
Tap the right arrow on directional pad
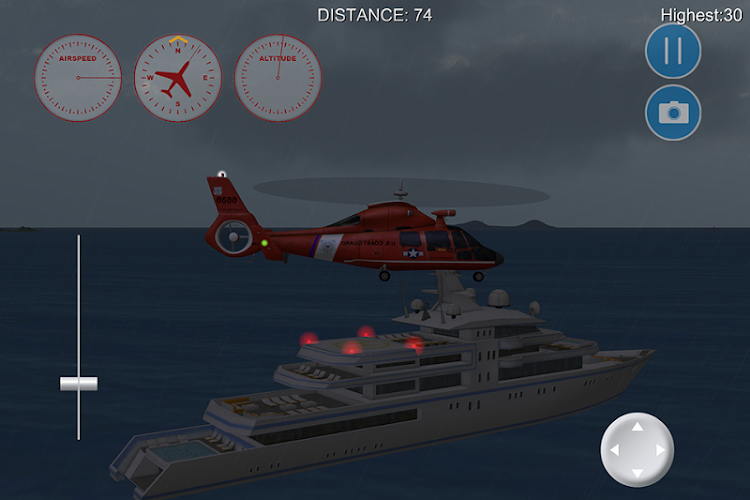tap(660, 451)
